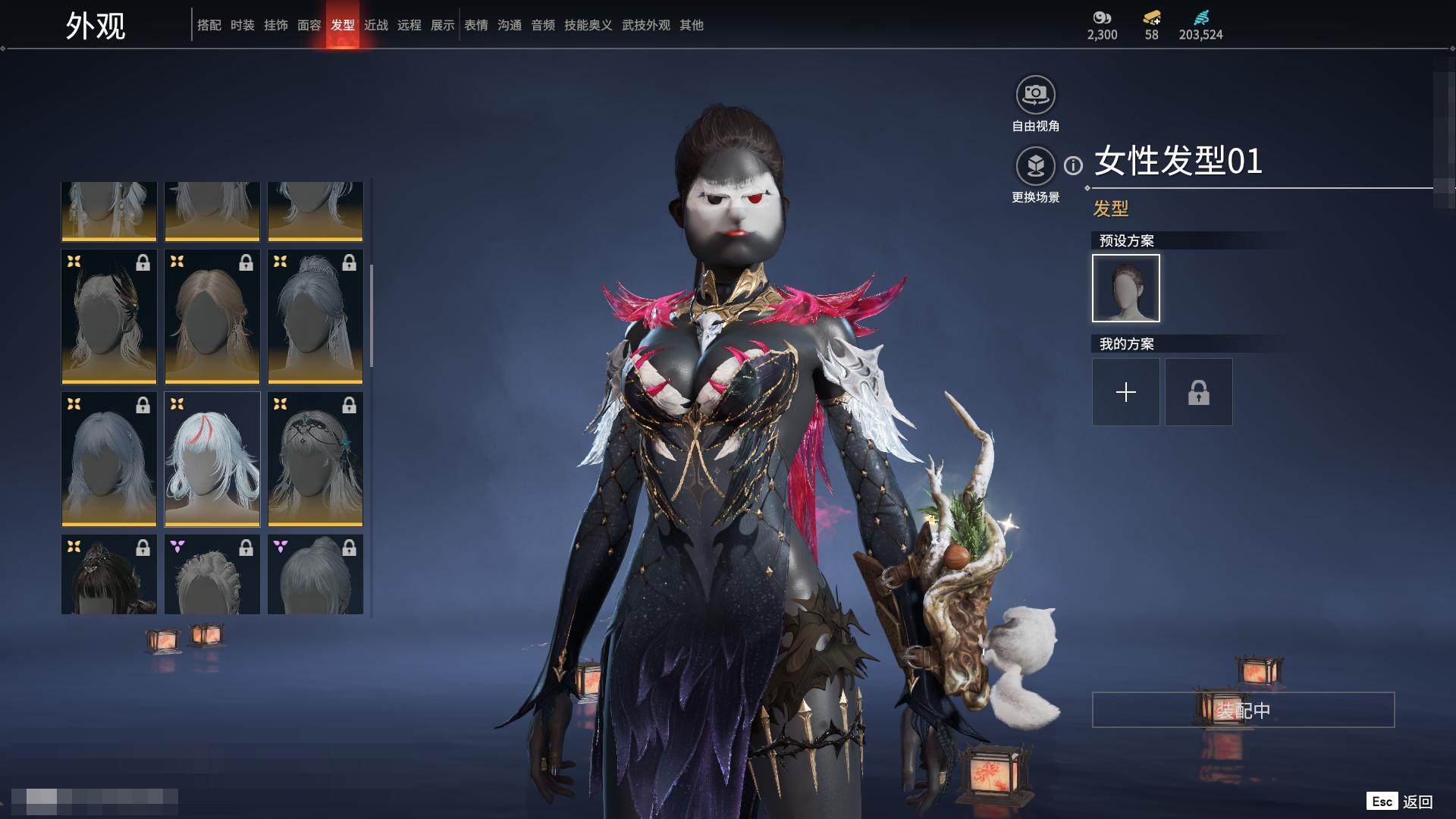
Task: Activate the 自由视角 camera button
Action: tap(1035, 95)
